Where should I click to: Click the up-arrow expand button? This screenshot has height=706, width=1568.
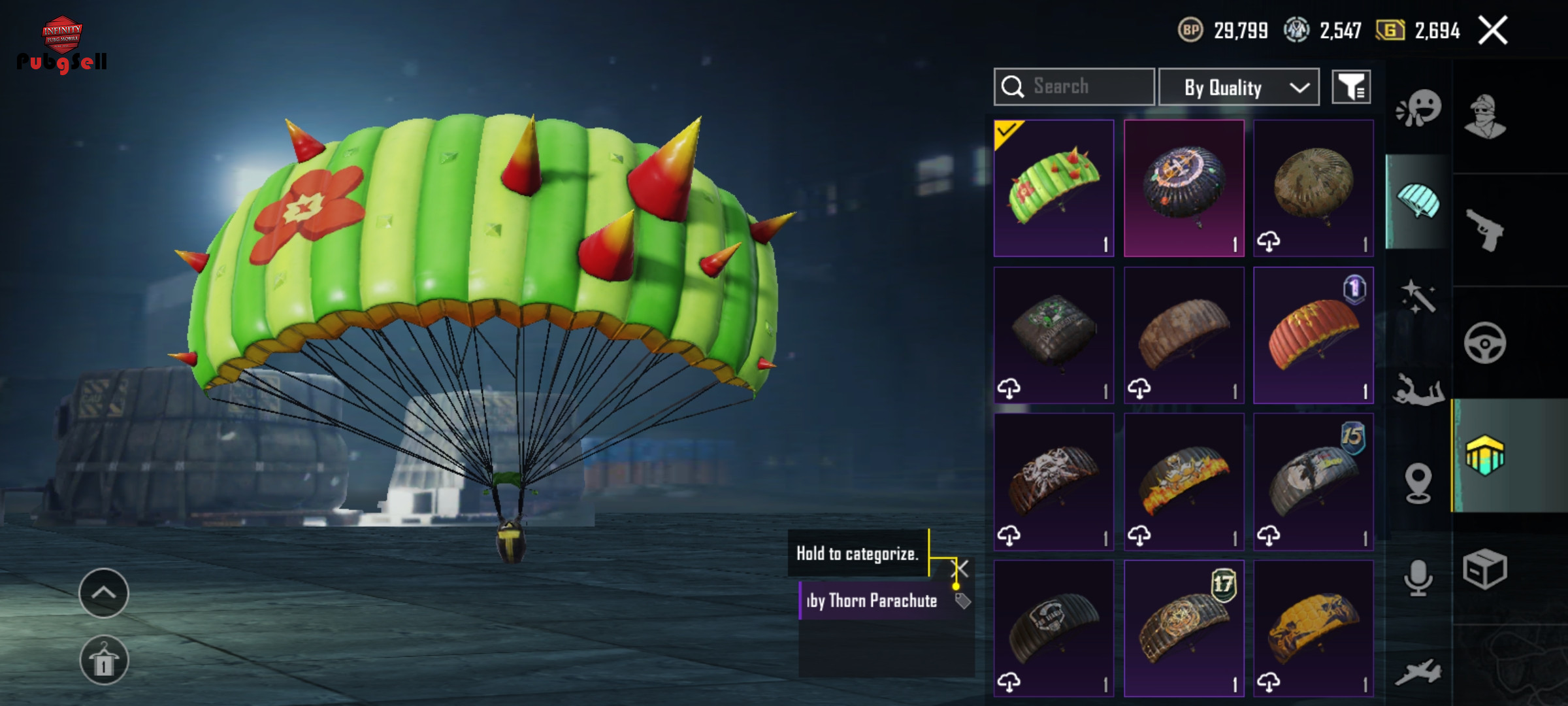coord(104,593)
